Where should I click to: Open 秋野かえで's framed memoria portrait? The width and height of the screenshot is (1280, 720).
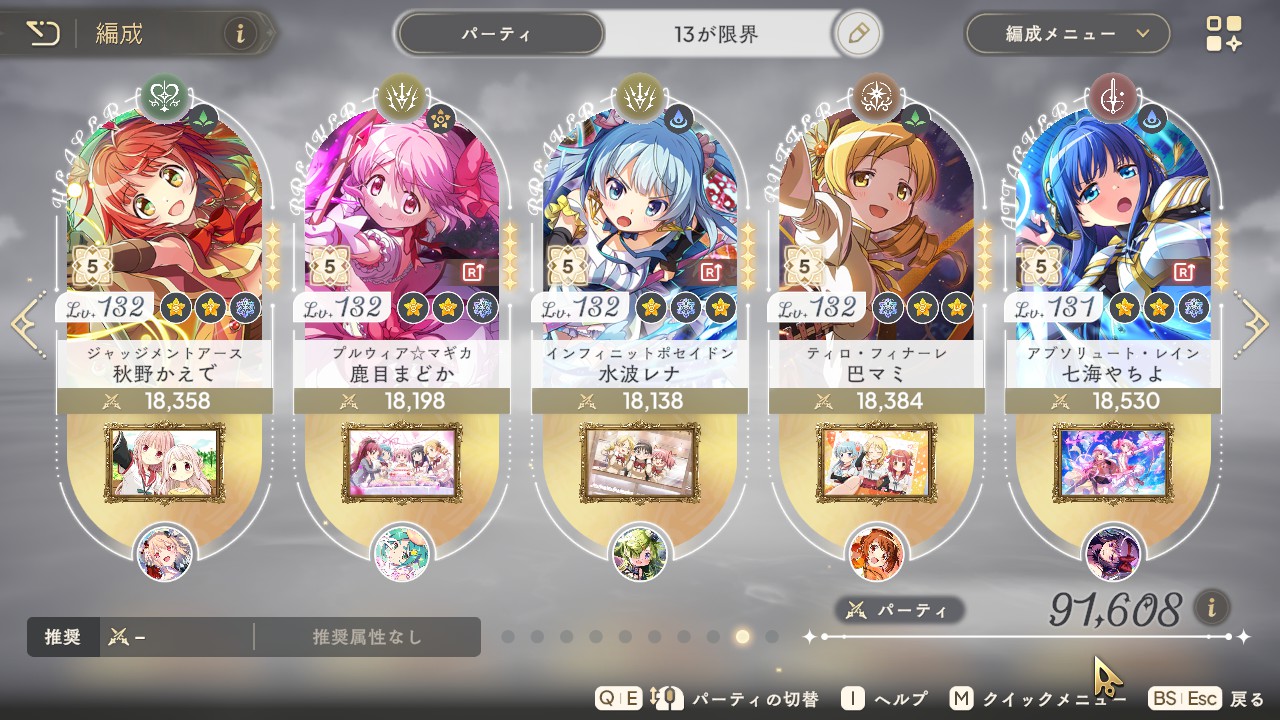coord(164,463)
